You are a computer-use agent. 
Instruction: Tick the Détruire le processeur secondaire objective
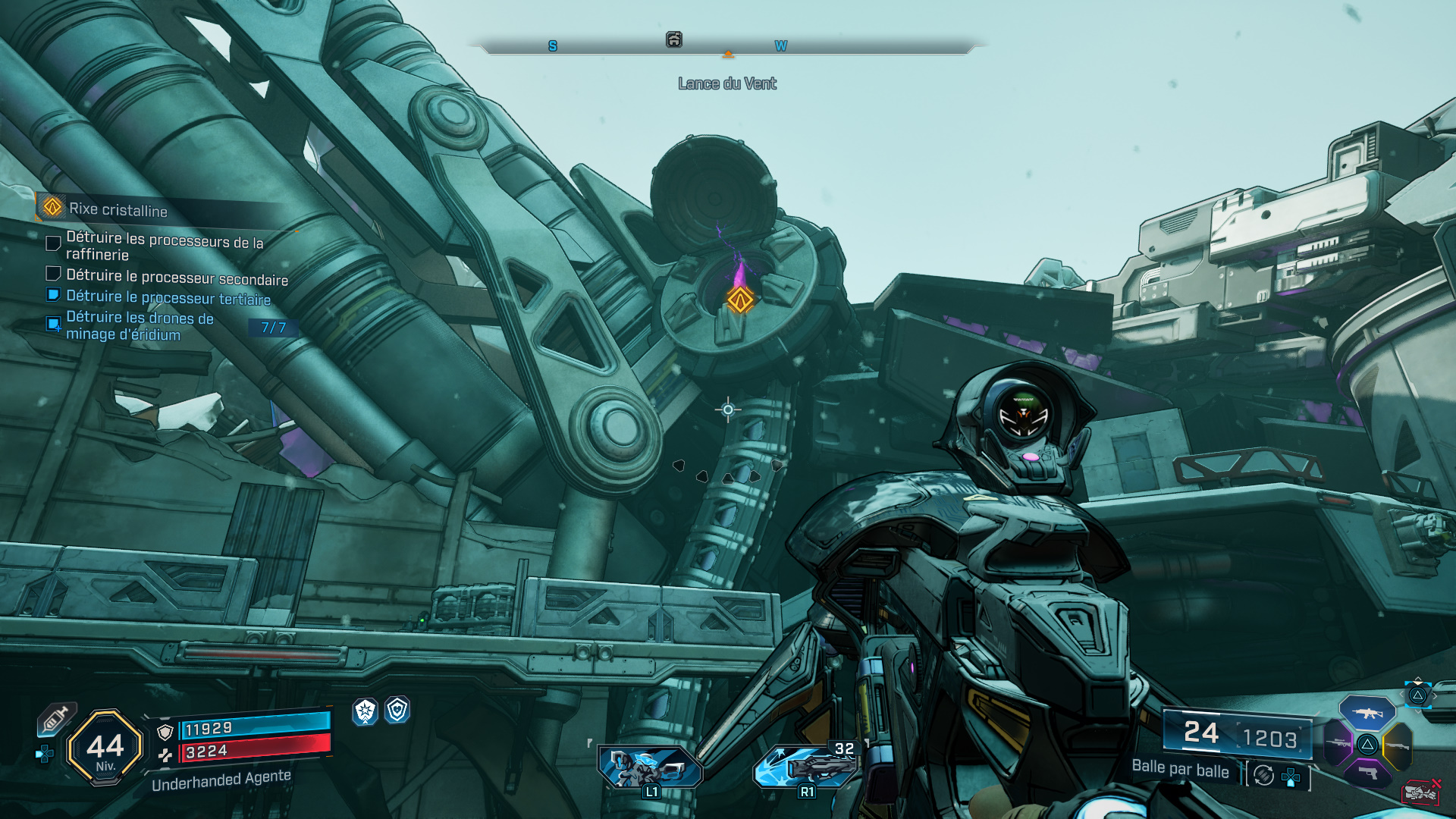[x=53, y=274]
